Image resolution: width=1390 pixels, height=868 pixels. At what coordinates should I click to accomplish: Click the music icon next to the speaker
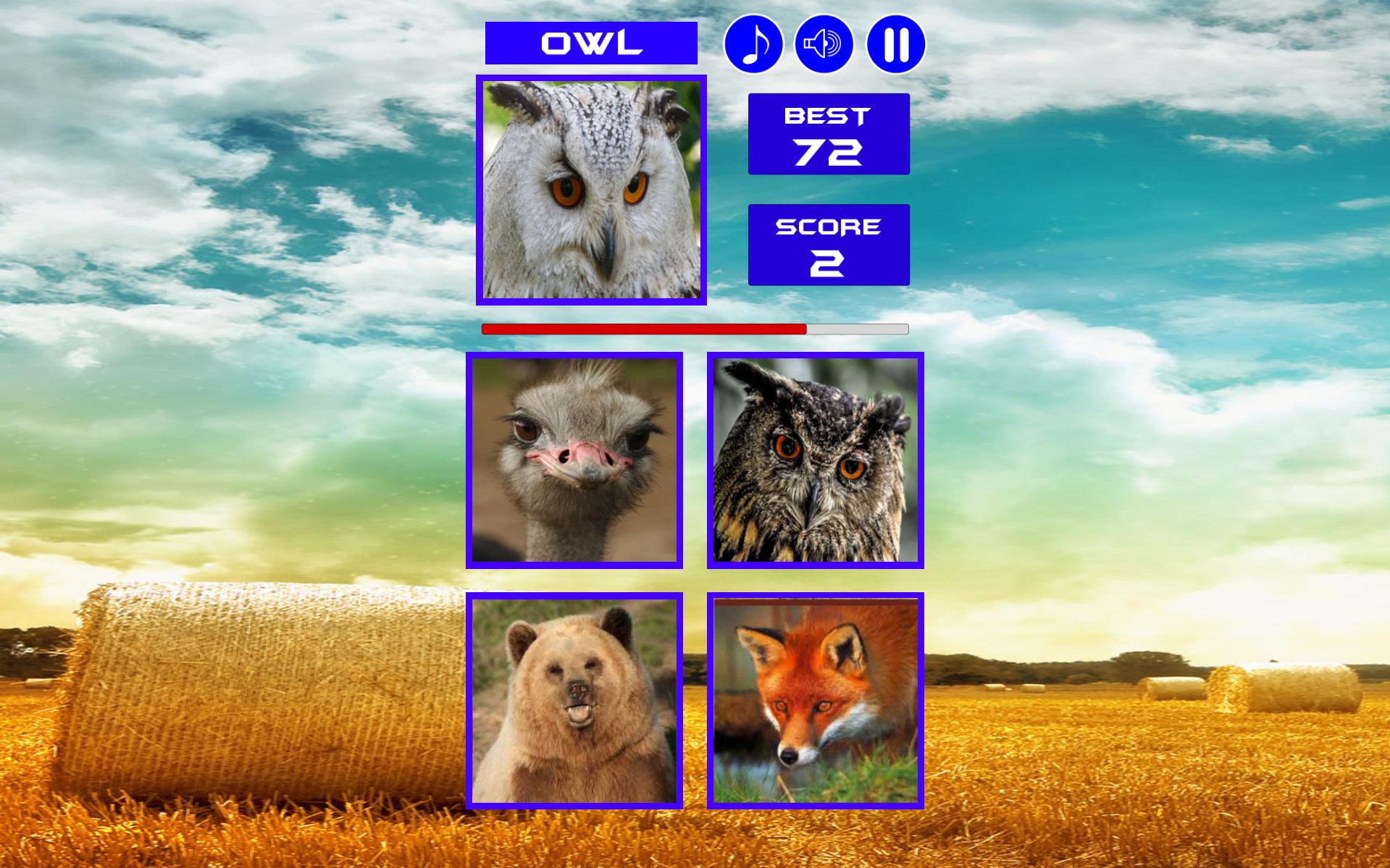[753, 43]
